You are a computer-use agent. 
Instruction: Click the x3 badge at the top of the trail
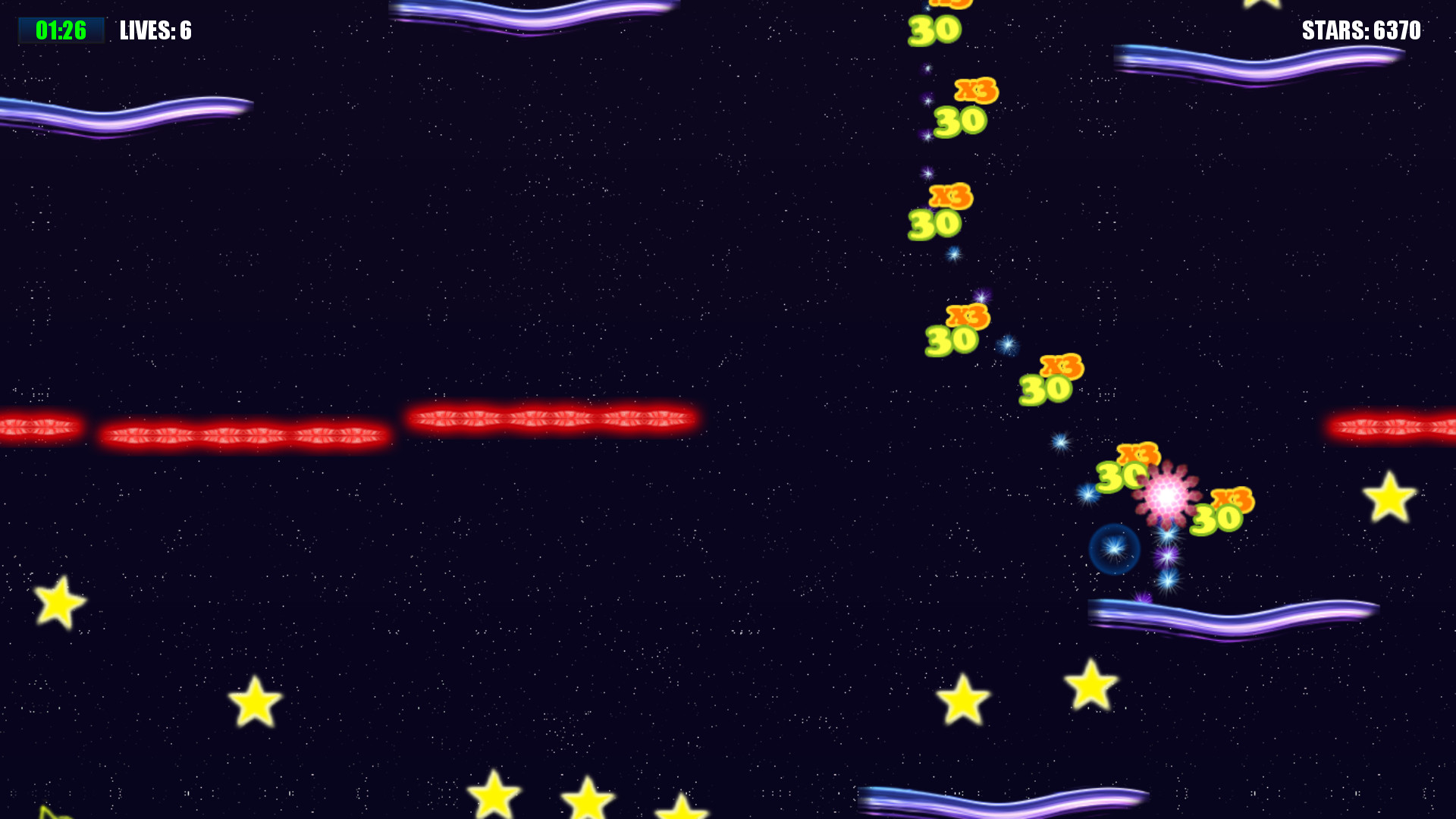point(950,4)
